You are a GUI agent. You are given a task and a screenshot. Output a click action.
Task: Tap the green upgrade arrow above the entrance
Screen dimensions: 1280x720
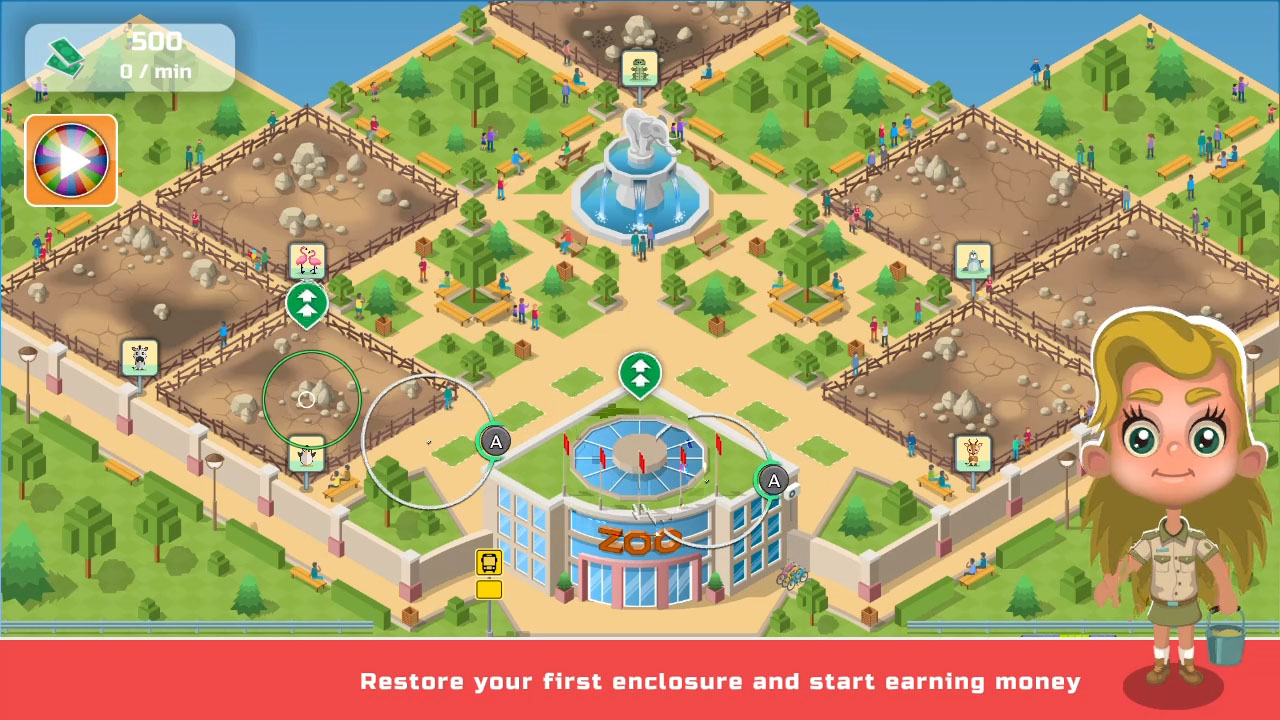coord(641,372)
